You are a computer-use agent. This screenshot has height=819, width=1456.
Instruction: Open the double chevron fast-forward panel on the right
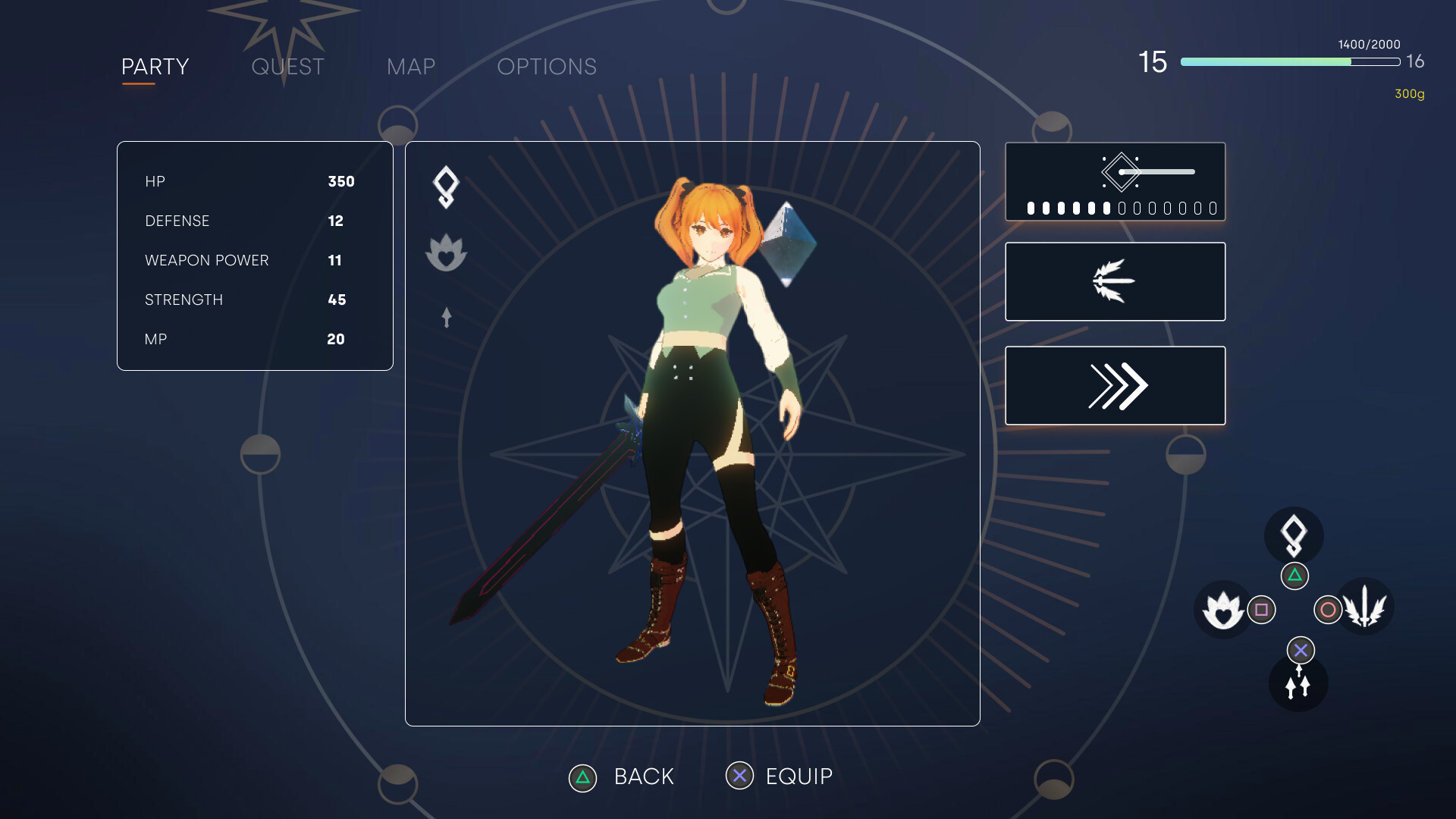[1114, 384]
